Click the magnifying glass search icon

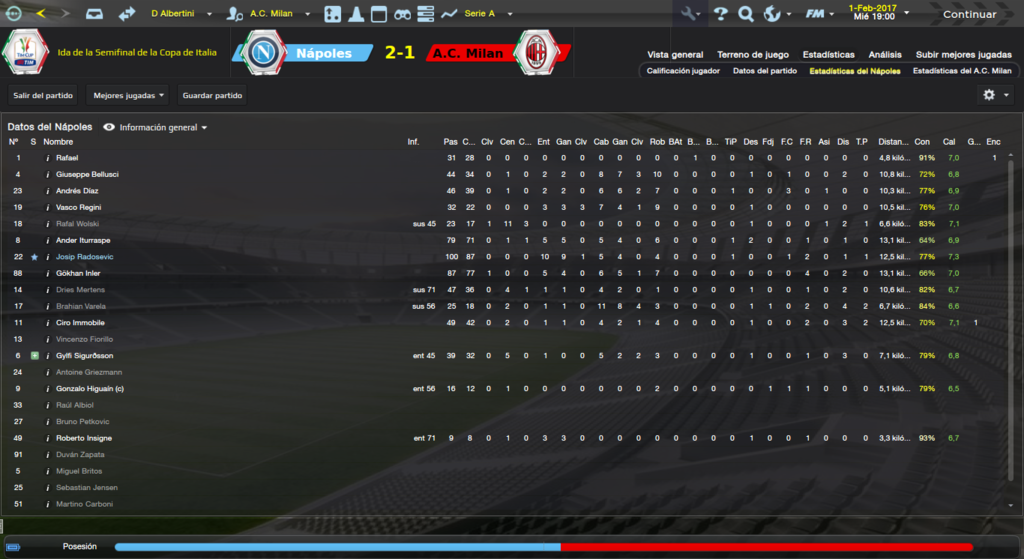click(745, 14)
